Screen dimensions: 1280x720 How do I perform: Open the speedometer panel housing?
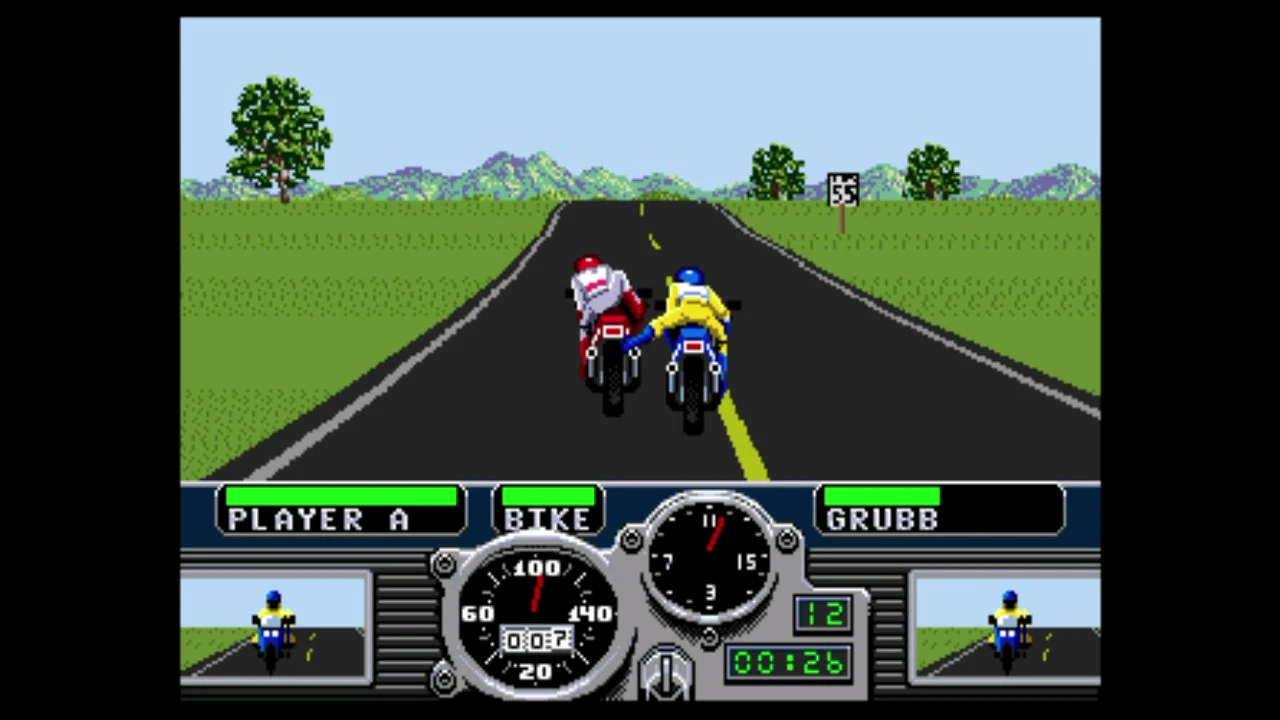[535, 615]
